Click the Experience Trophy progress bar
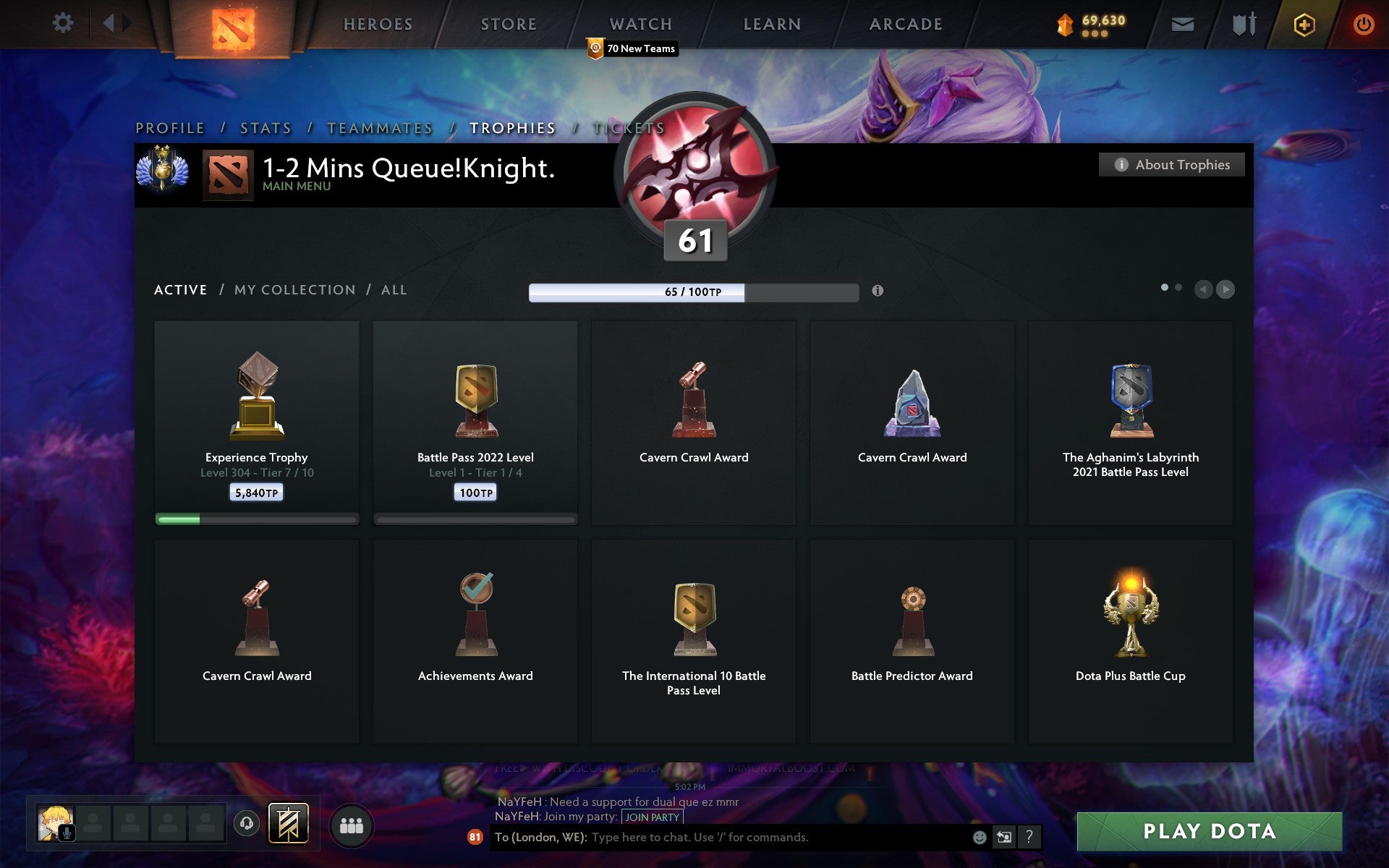 click(x=257, y=519)
